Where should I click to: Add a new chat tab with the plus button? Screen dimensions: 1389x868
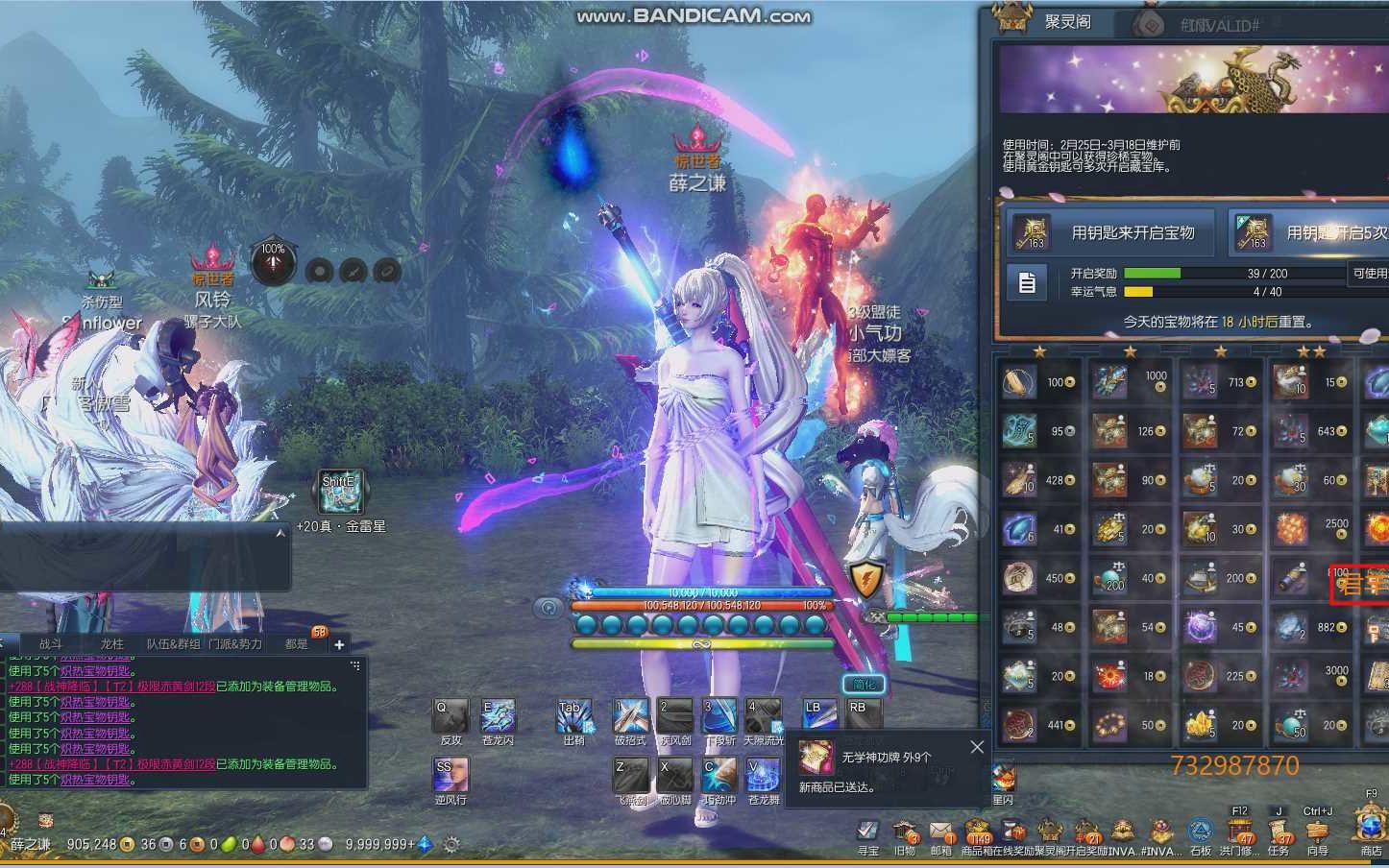click(339, 644)
